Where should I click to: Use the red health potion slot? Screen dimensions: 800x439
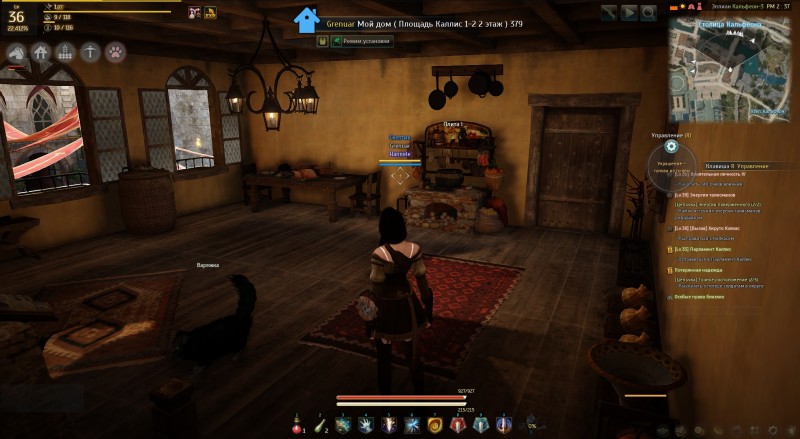(297, 424)
